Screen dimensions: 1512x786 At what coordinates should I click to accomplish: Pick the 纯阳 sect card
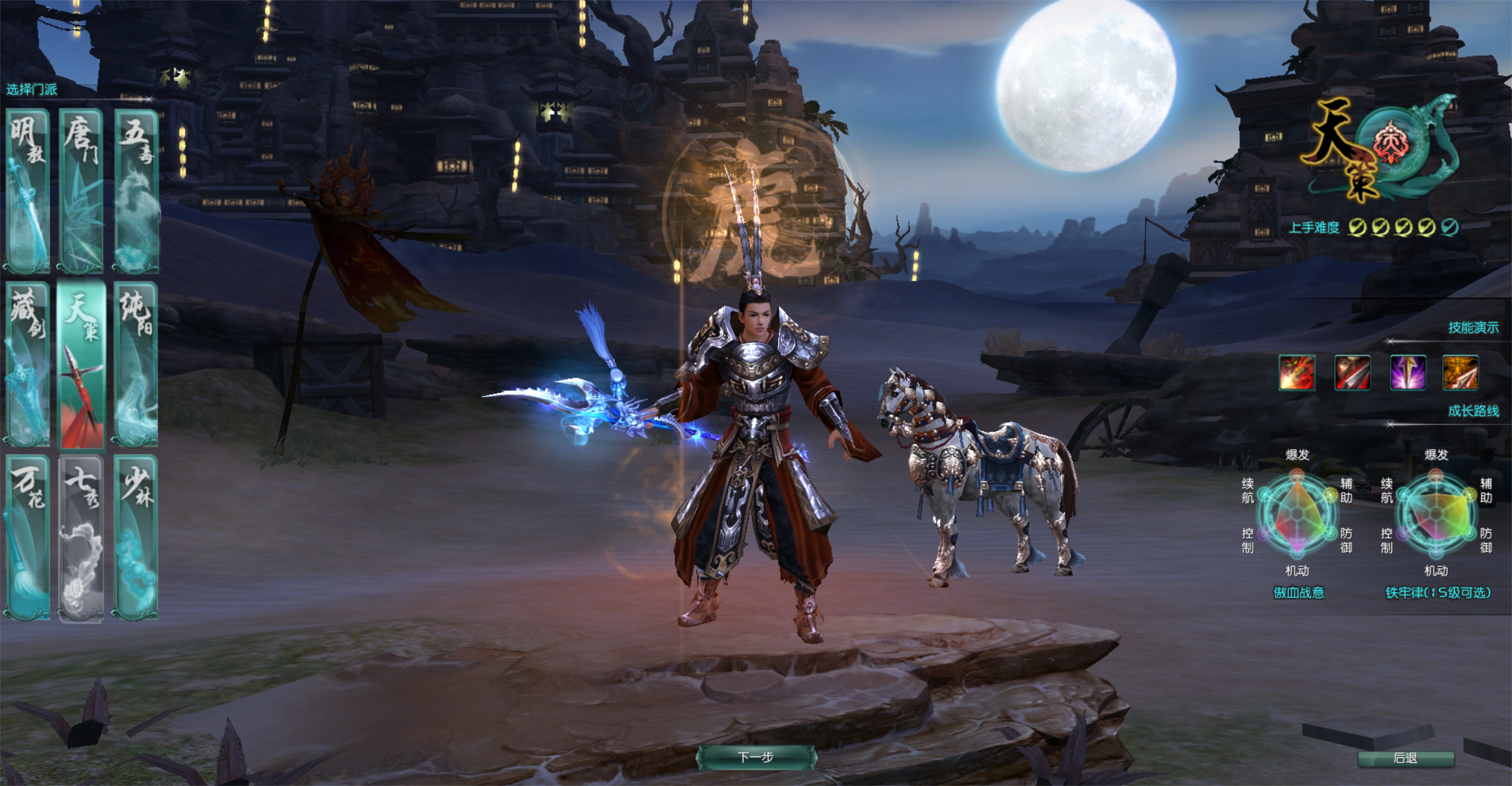click(x=136, y=364)
